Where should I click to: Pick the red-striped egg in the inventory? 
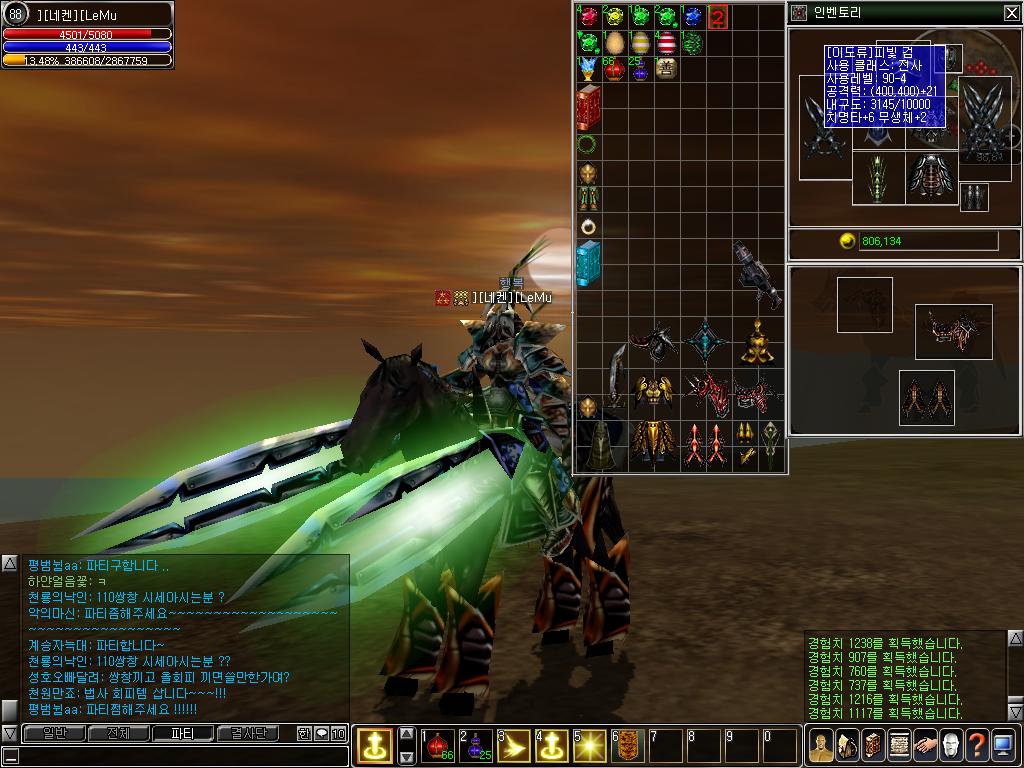[x=666, y=43]
